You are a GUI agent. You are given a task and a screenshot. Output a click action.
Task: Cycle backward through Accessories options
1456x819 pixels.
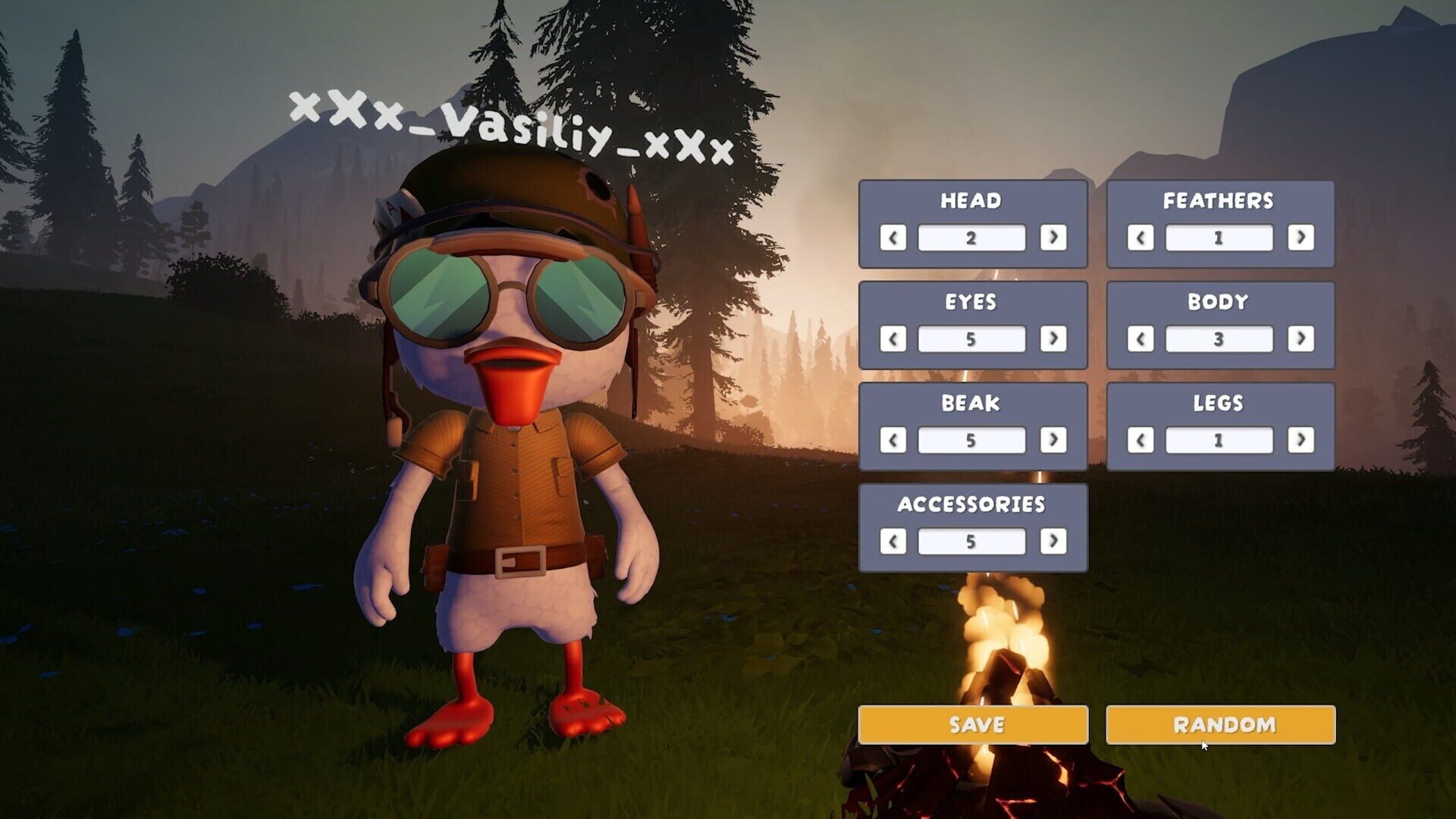pos(893,541)
